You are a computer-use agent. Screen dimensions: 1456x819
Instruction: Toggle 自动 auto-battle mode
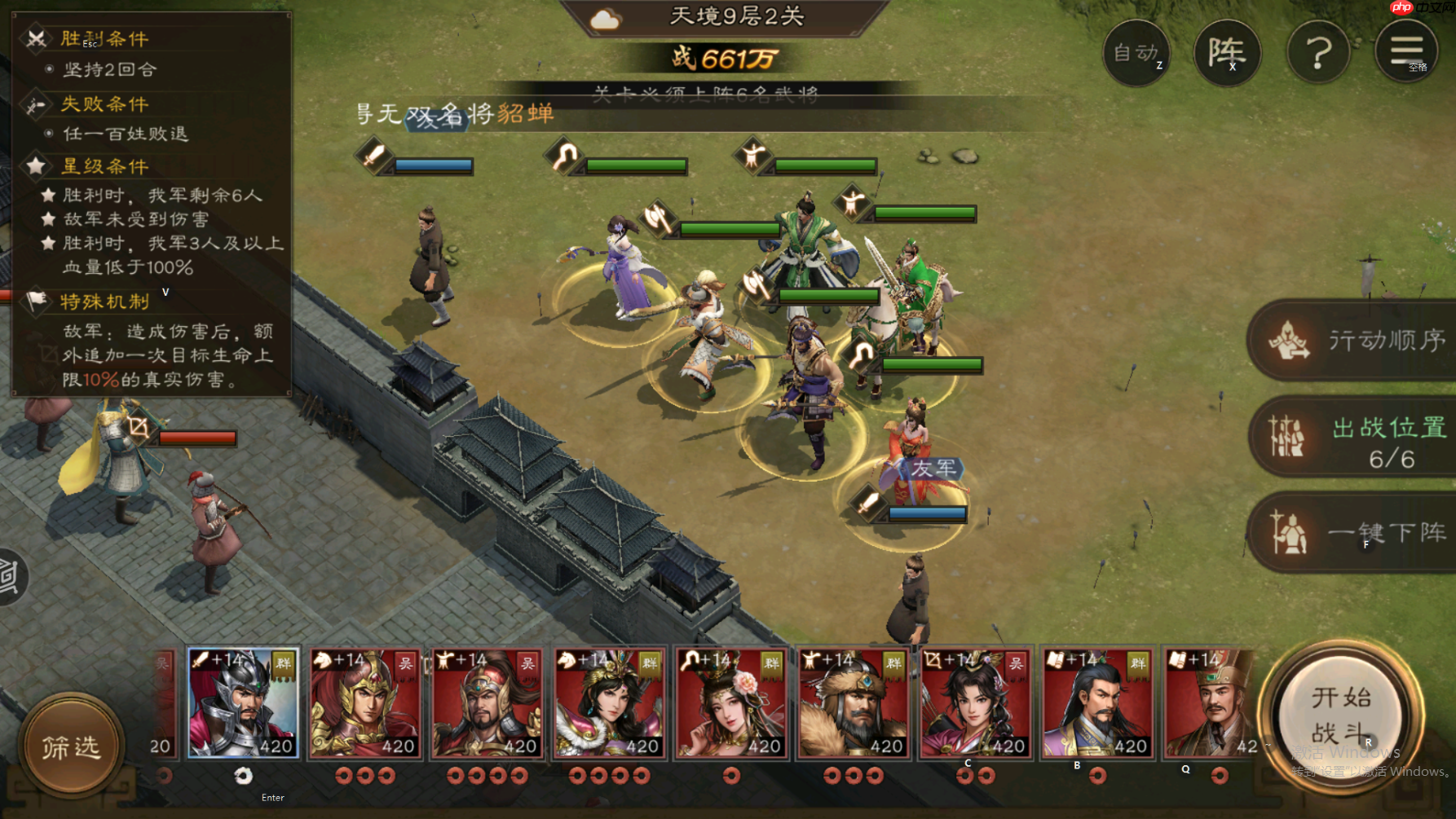pyautogui.click(x=1136, y=53)
